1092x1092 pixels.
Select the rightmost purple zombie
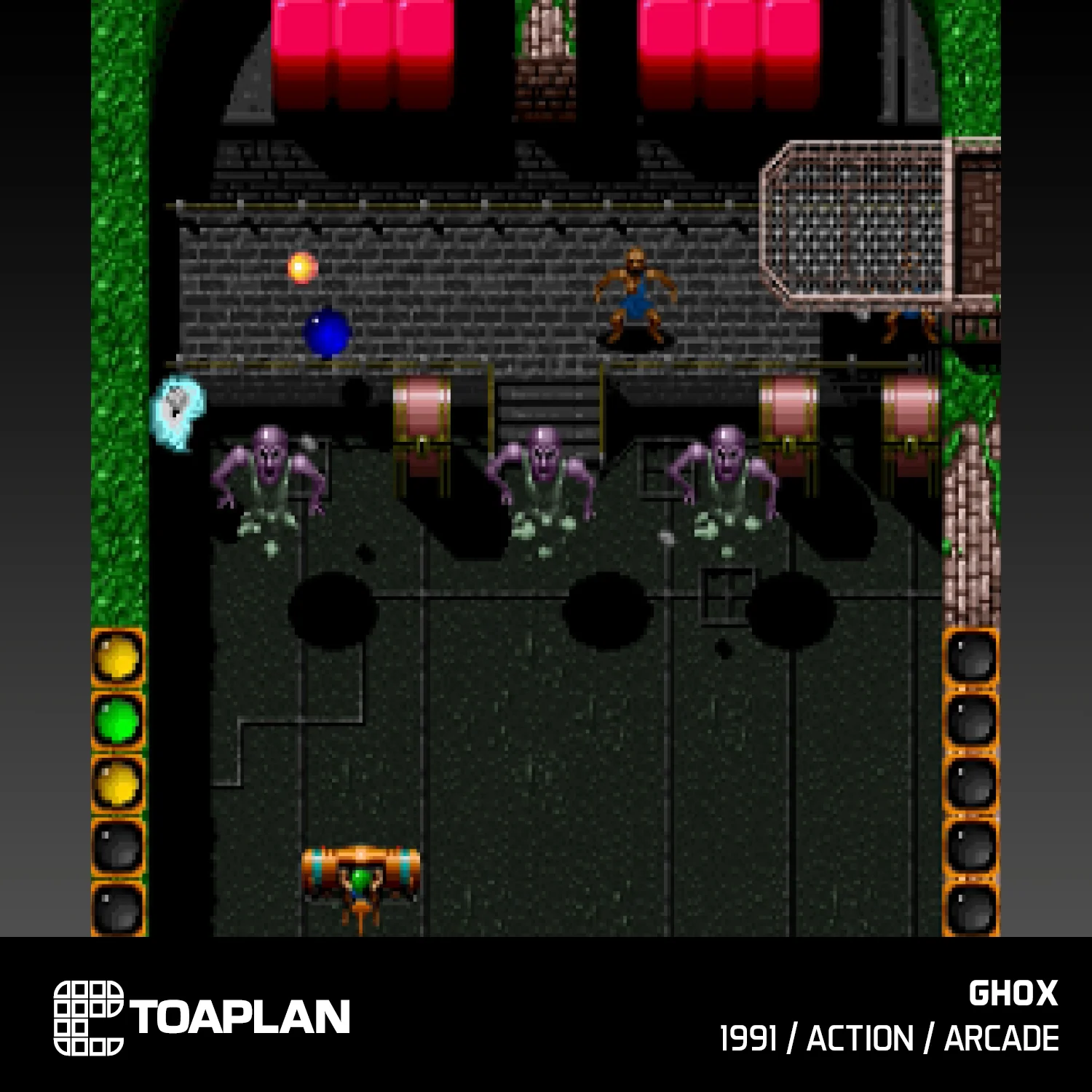coord(724,473)
